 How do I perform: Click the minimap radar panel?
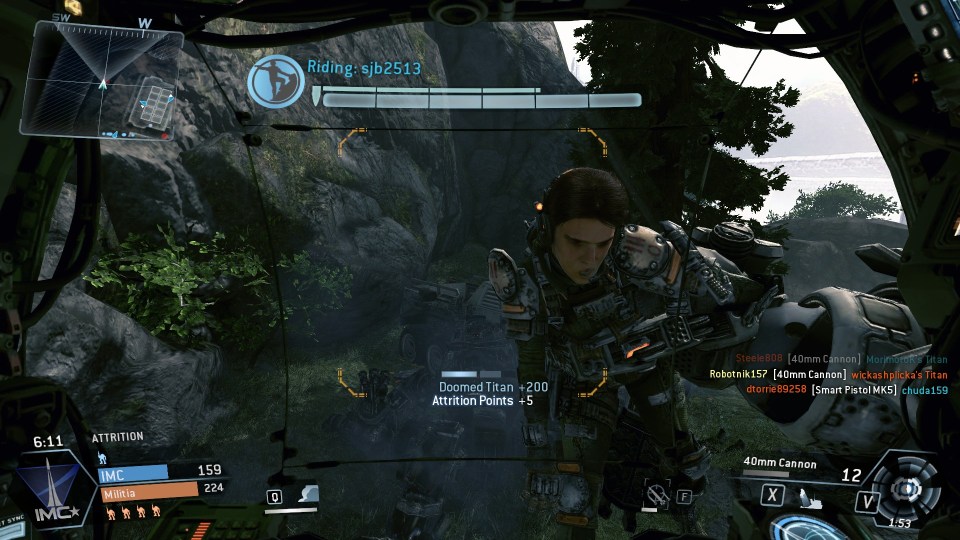103,79
